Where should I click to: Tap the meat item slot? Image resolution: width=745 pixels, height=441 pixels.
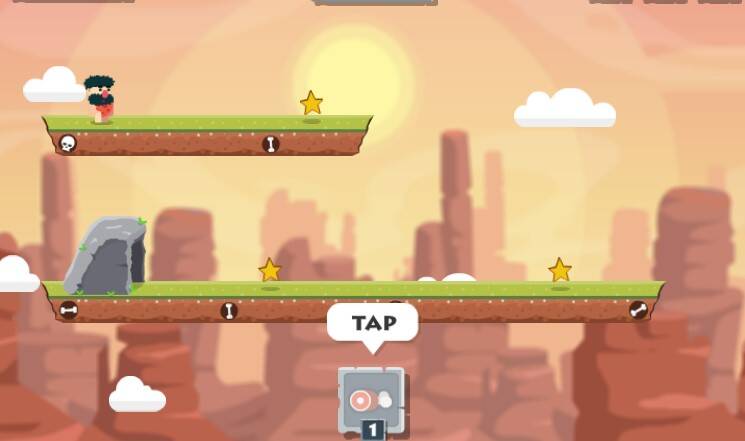point(371,400)
